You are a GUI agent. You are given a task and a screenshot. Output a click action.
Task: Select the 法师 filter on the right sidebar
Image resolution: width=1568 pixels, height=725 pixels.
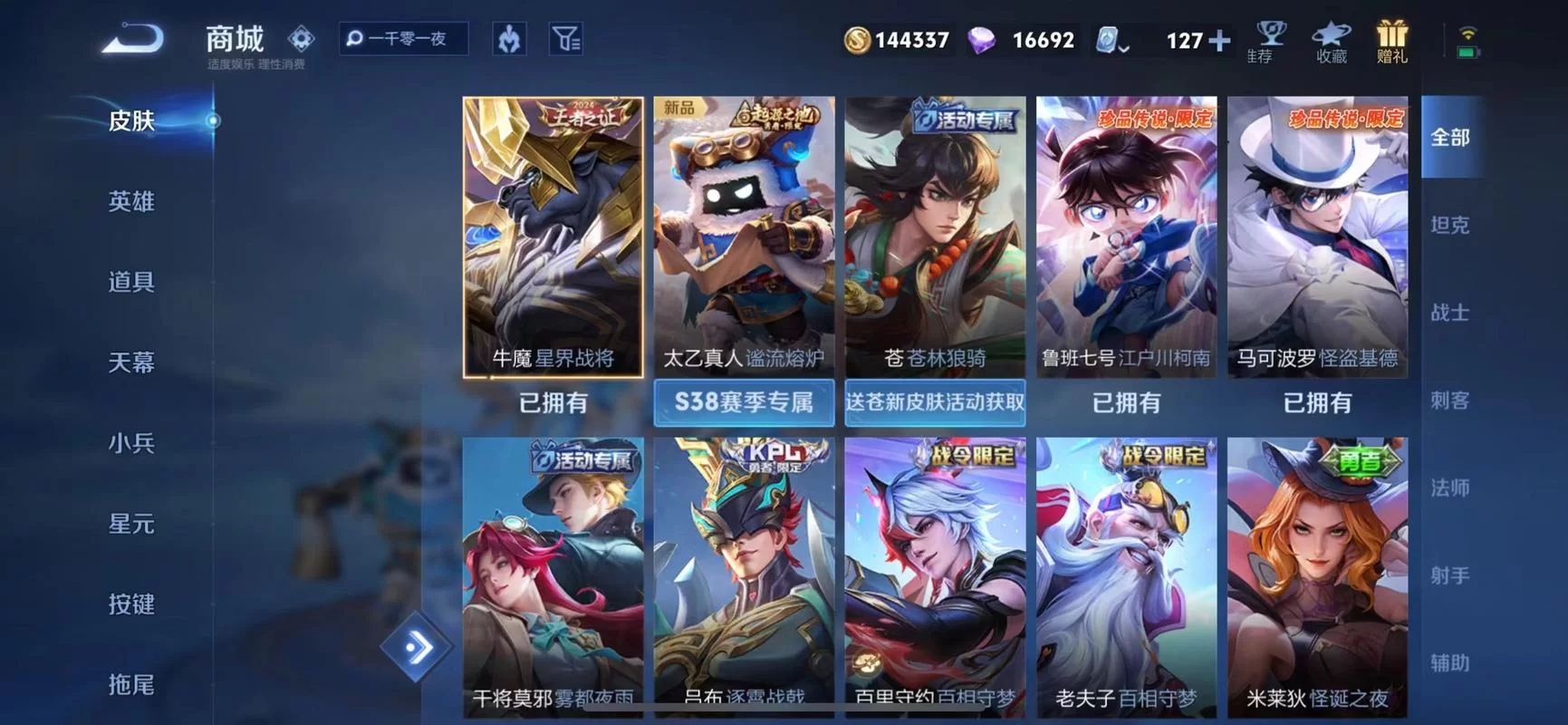tap(1450, 488)
